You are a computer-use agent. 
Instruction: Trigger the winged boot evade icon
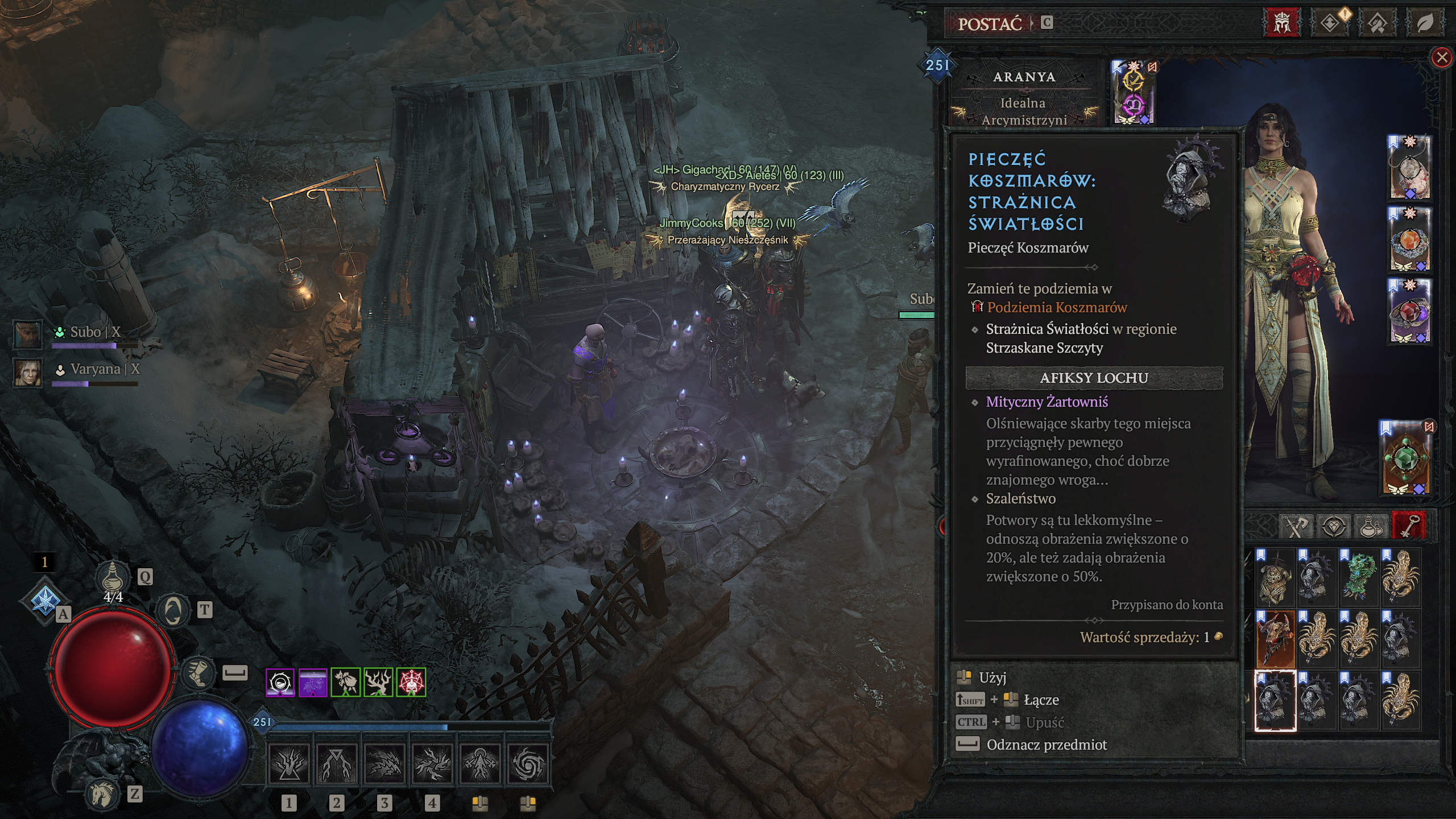[198, 673]
